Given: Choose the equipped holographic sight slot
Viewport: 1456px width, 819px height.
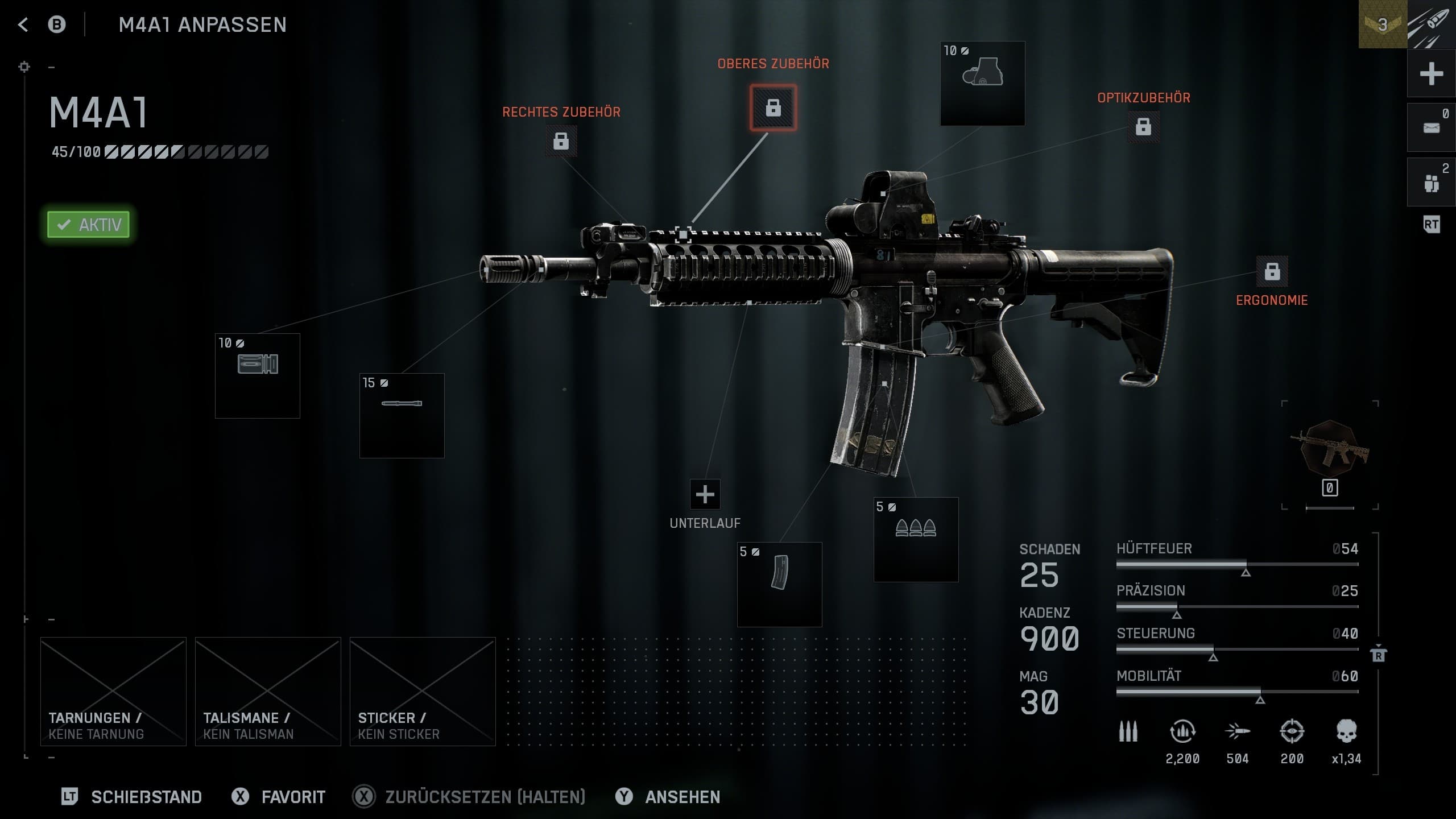Looking at the screenshot, I should coord(982,83).
